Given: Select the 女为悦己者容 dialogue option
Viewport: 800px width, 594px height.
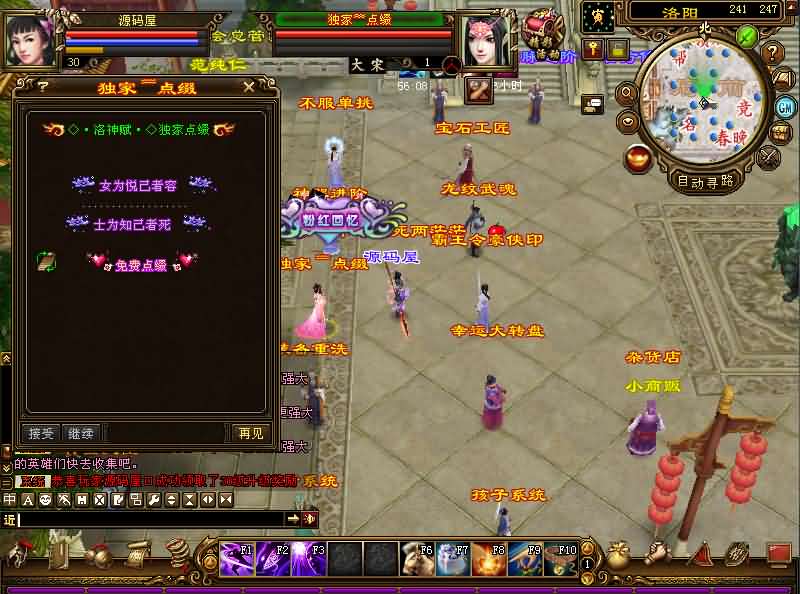Looking at the screenshot, I should (138, 185).
